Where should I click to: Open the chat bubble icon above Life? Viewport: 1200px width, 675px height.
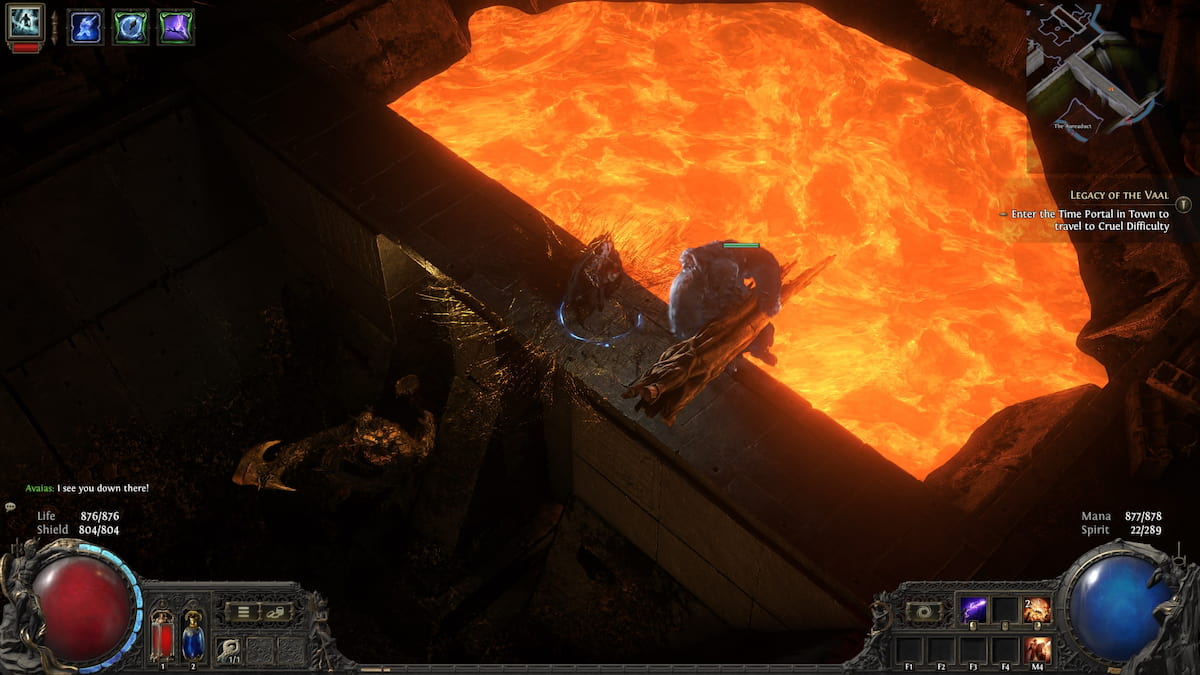11,508
